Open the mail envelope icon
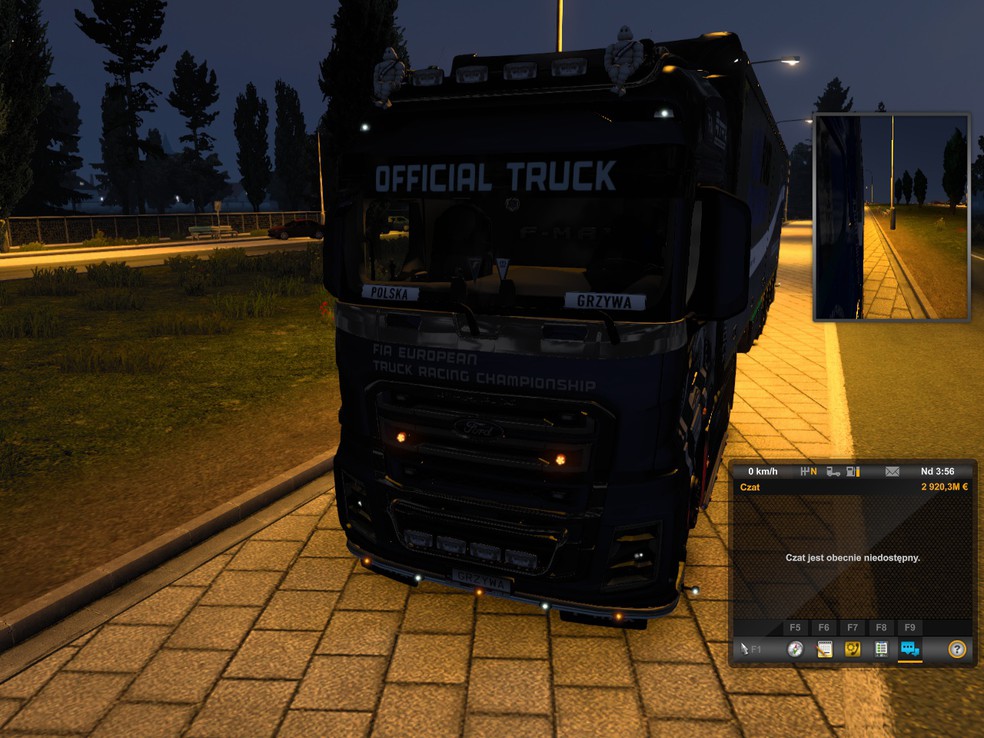This screenshot has height=738, width=984. [x=892, y=471]
